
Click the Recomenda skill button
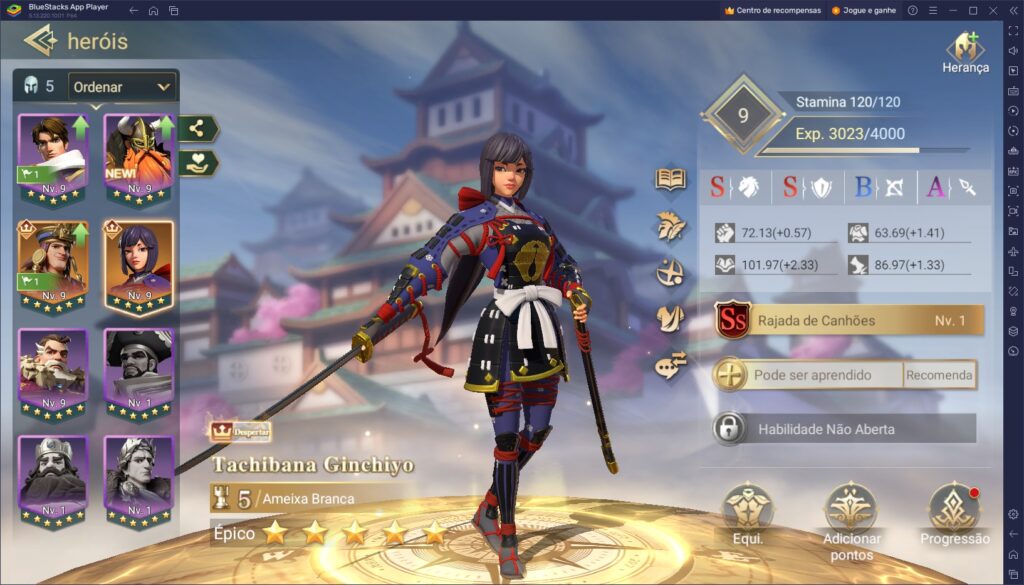(x=939, y=375)
